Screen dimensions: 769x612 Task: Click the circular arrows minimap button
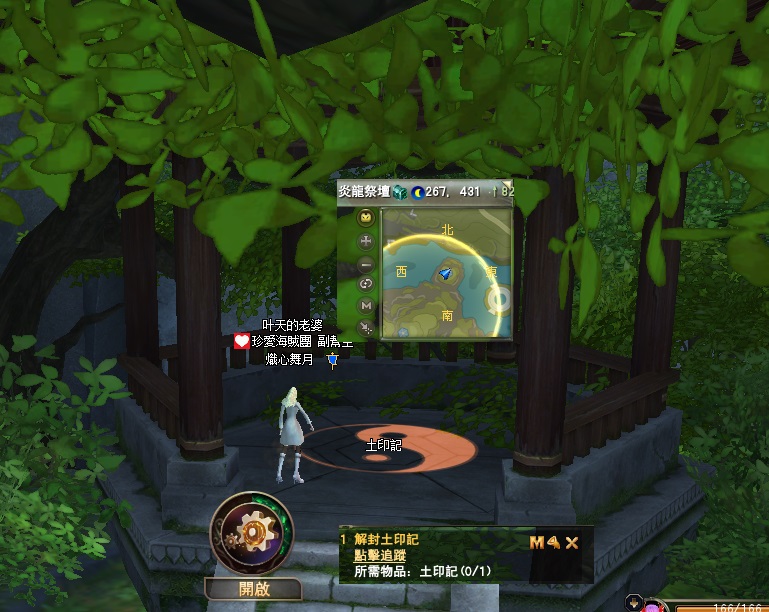click(x=366, y=284)
